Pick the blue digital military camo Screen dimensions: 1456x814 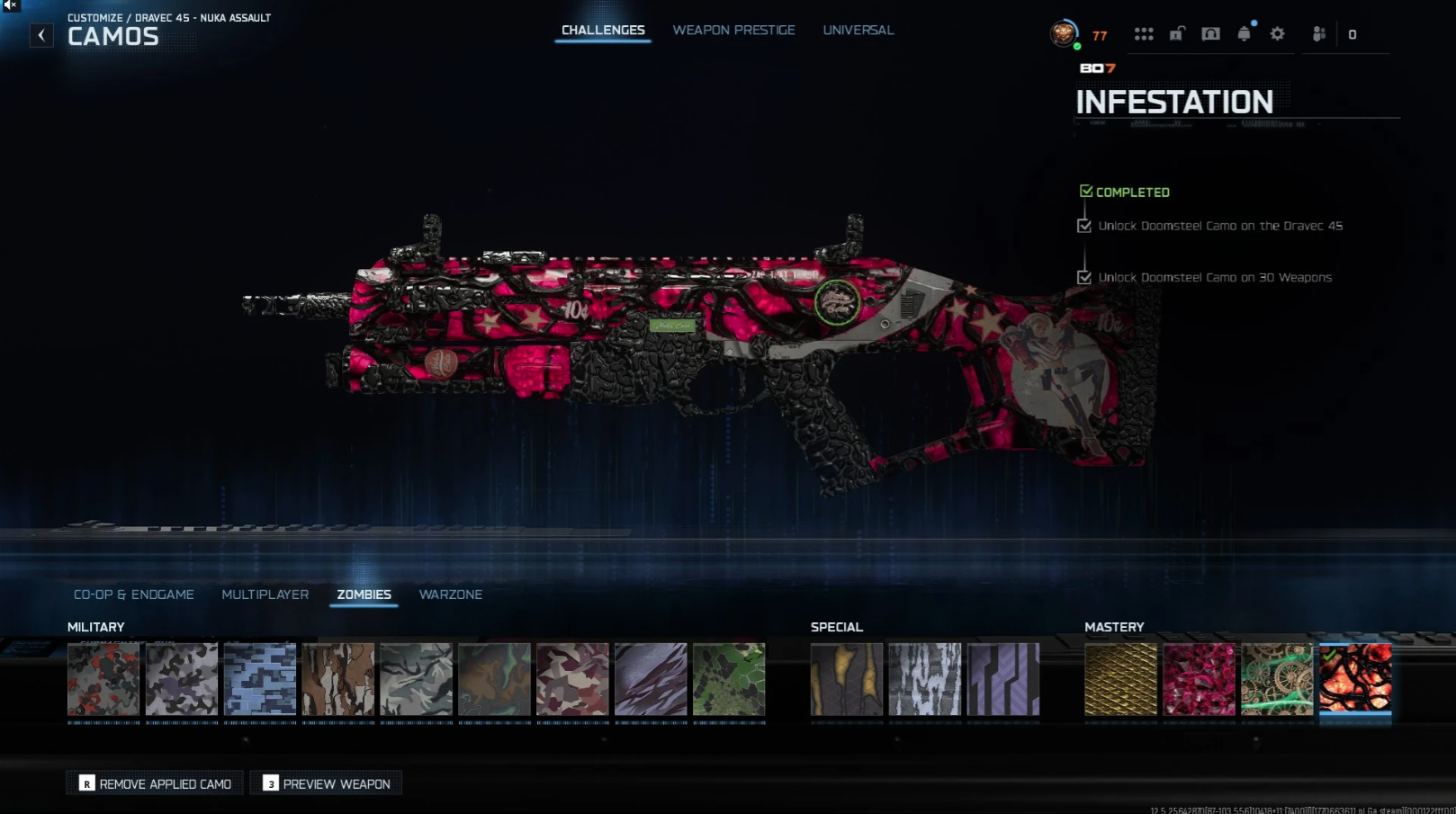(260, 679)
